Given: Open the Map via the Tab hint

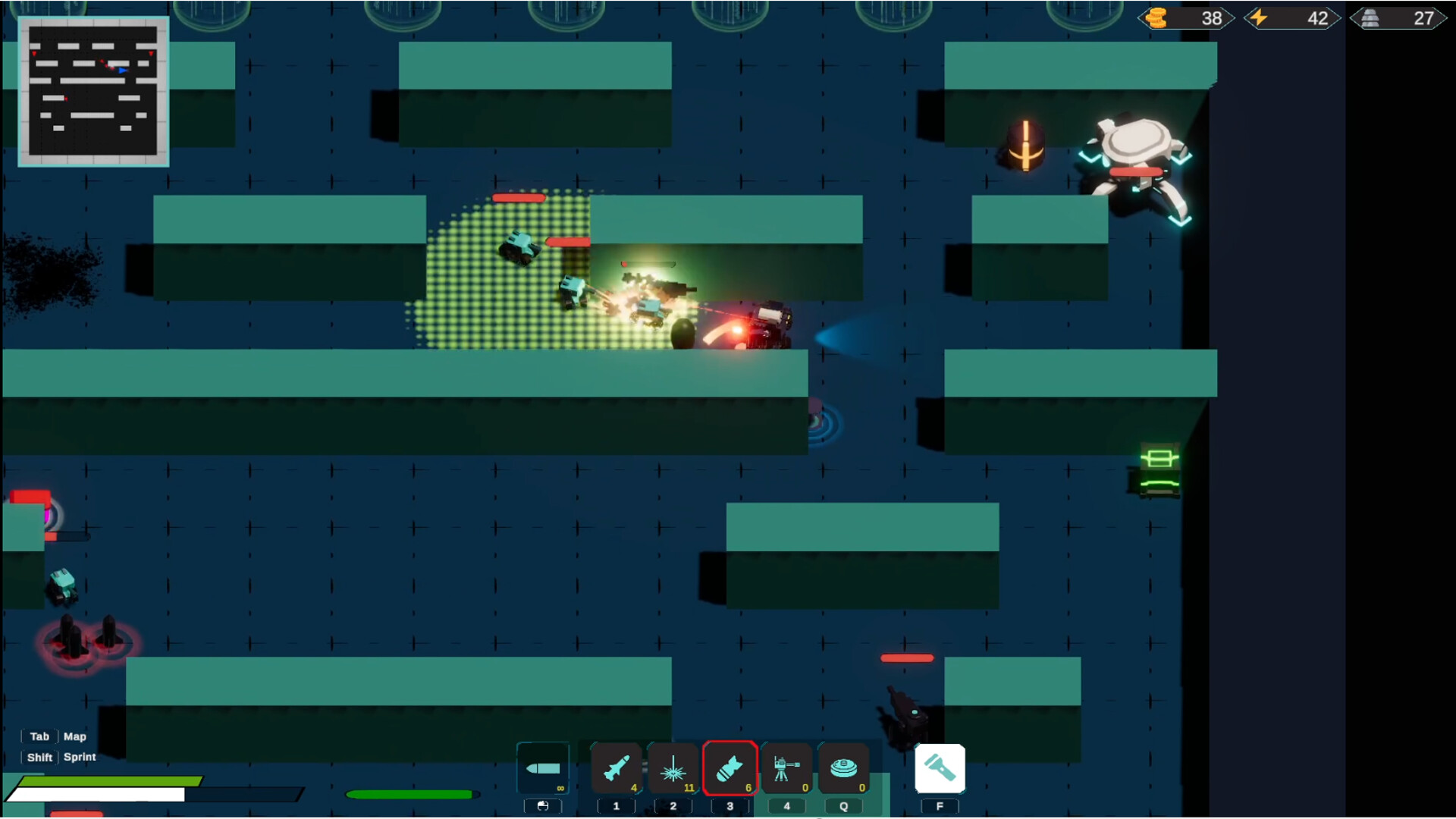Looking at the screenshot, I should pos(39,736).
